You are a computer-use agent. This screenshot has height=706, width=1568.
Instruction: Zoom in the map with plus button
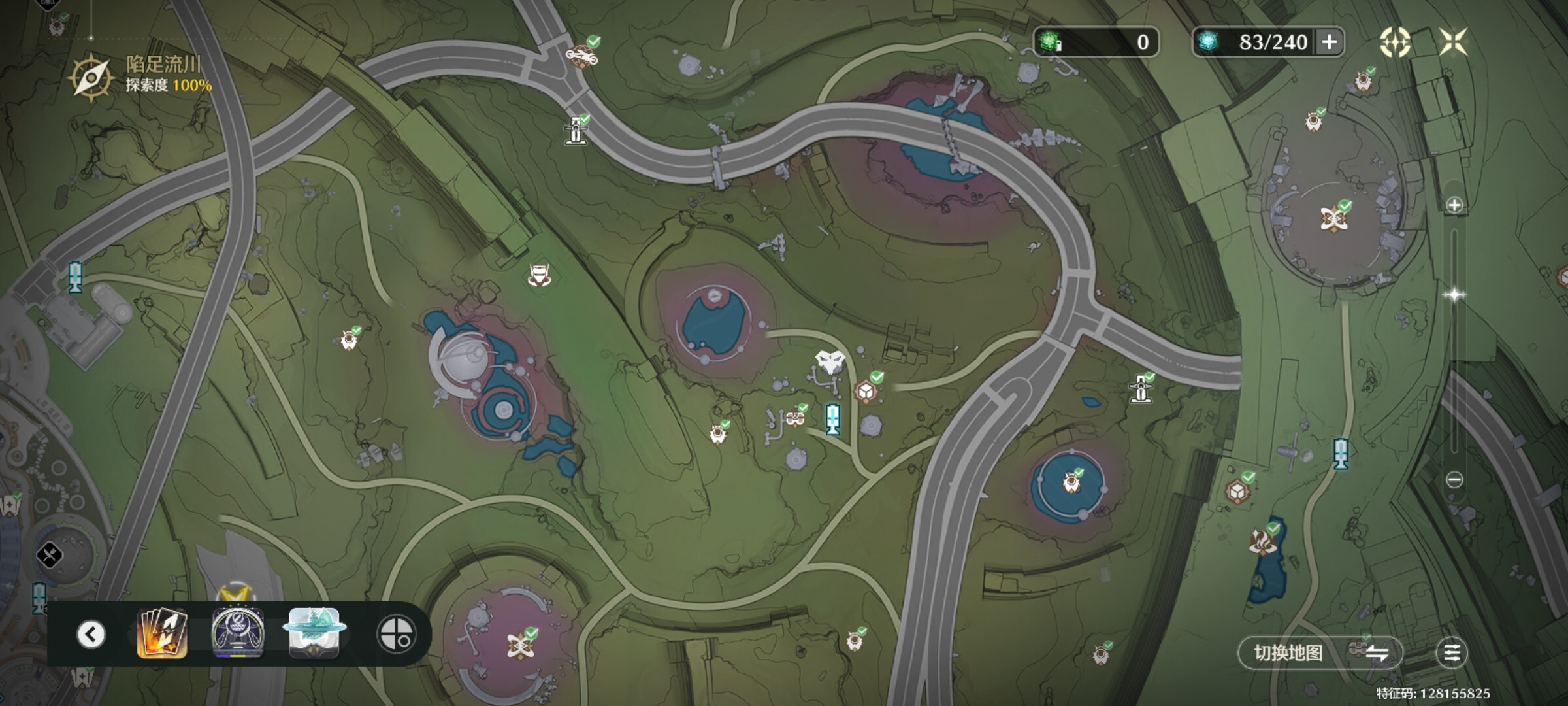[x=1454, y=205]
